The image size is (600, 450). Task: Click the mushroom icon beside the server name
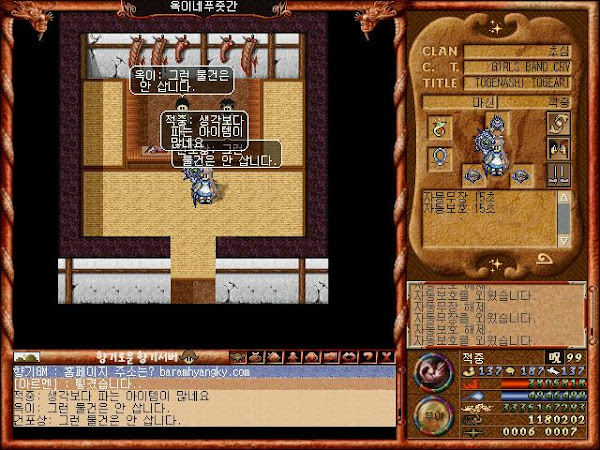coord(188,357)
